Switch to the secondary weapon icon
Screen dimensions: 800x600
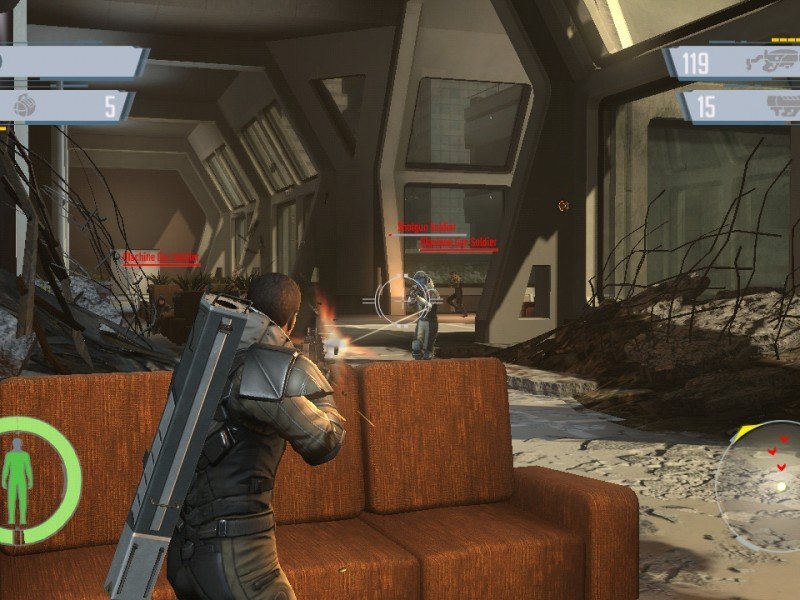click(775, 105)
